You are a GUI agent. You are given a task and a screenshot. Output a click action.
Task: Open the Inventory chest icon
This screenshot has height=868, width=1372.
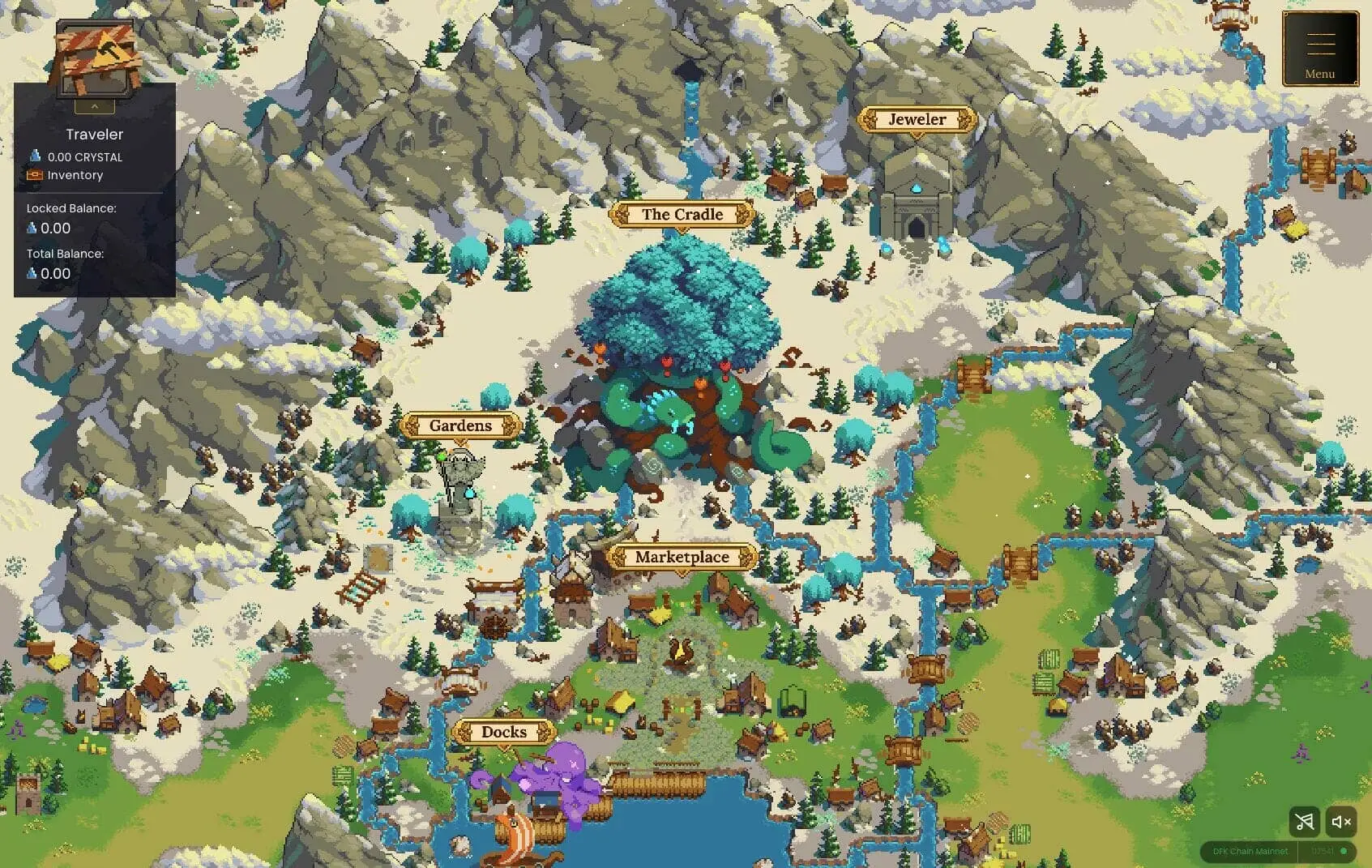coord(36,175)
